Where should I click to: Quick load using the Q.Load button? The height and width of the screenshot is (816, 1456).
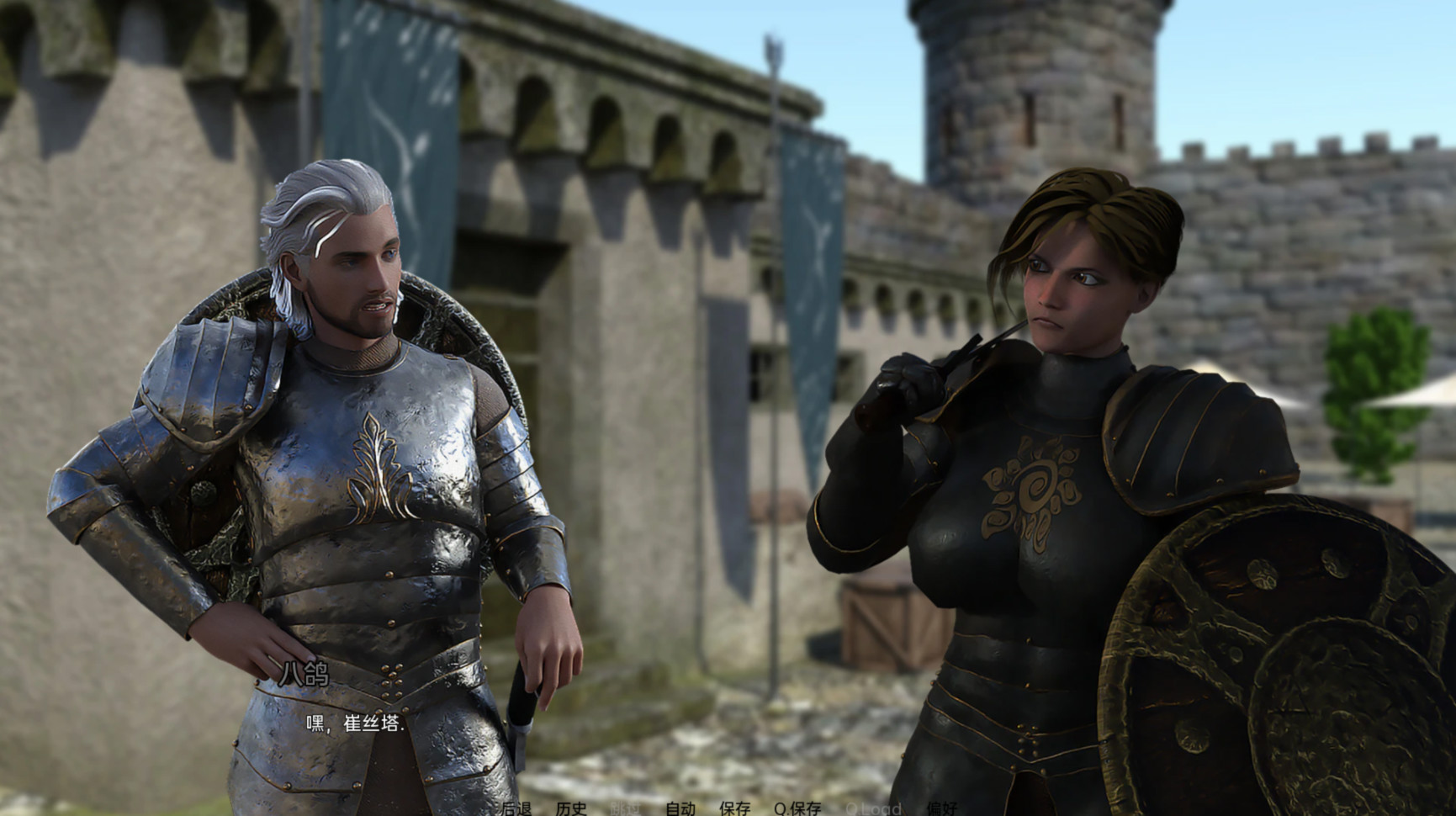tap(873, 808)
